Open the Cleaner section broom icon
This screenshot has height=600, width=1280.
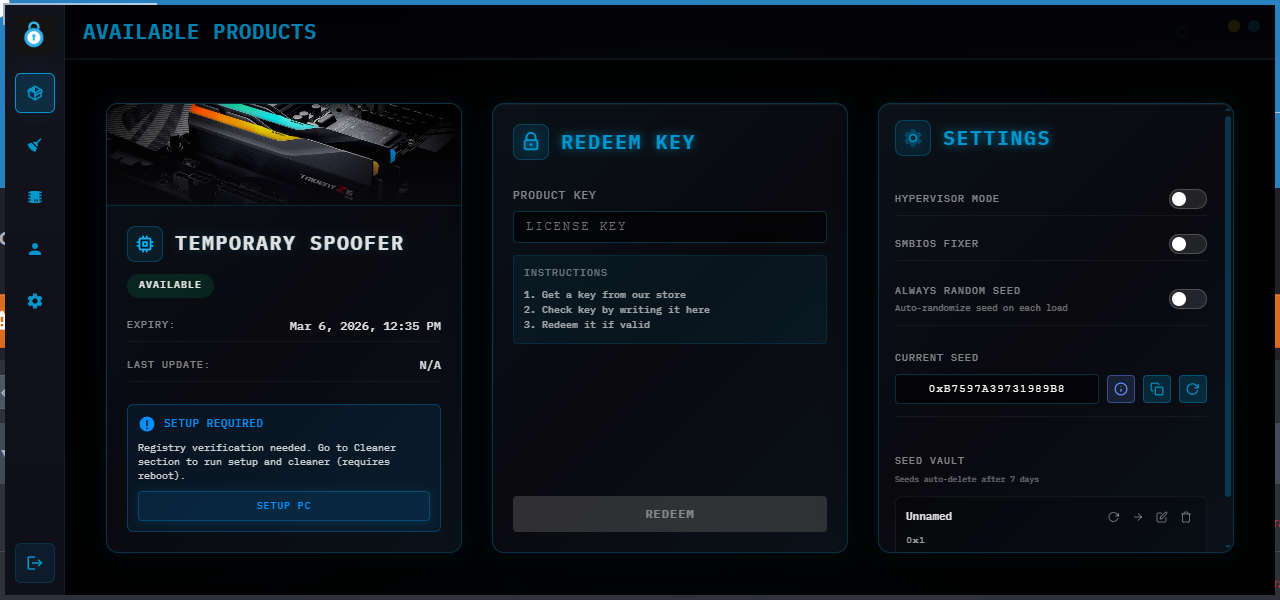pos(35,145)
